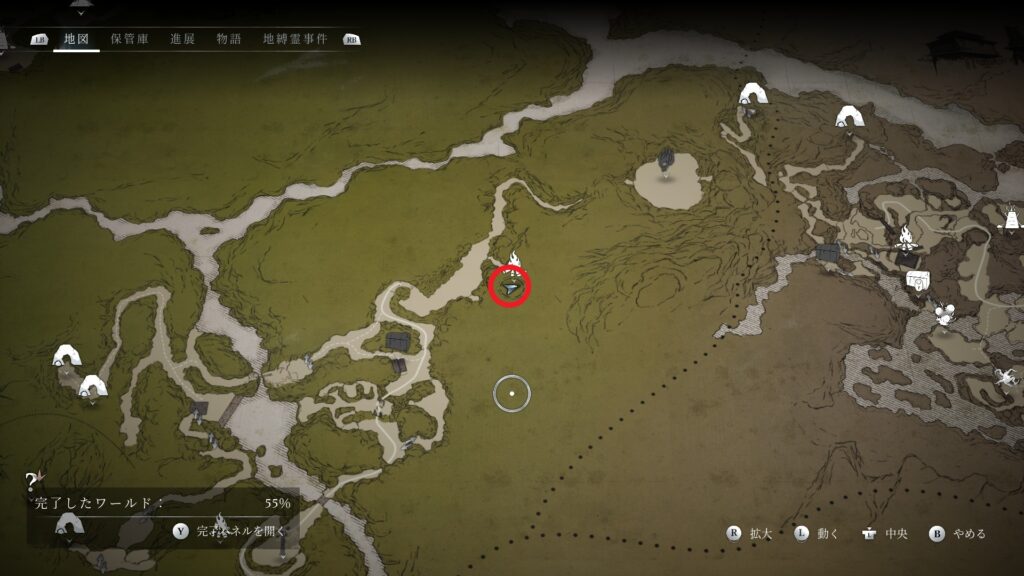Switch to the 物語 tab
Screen dimensions: 1024x576
point(229,39)
